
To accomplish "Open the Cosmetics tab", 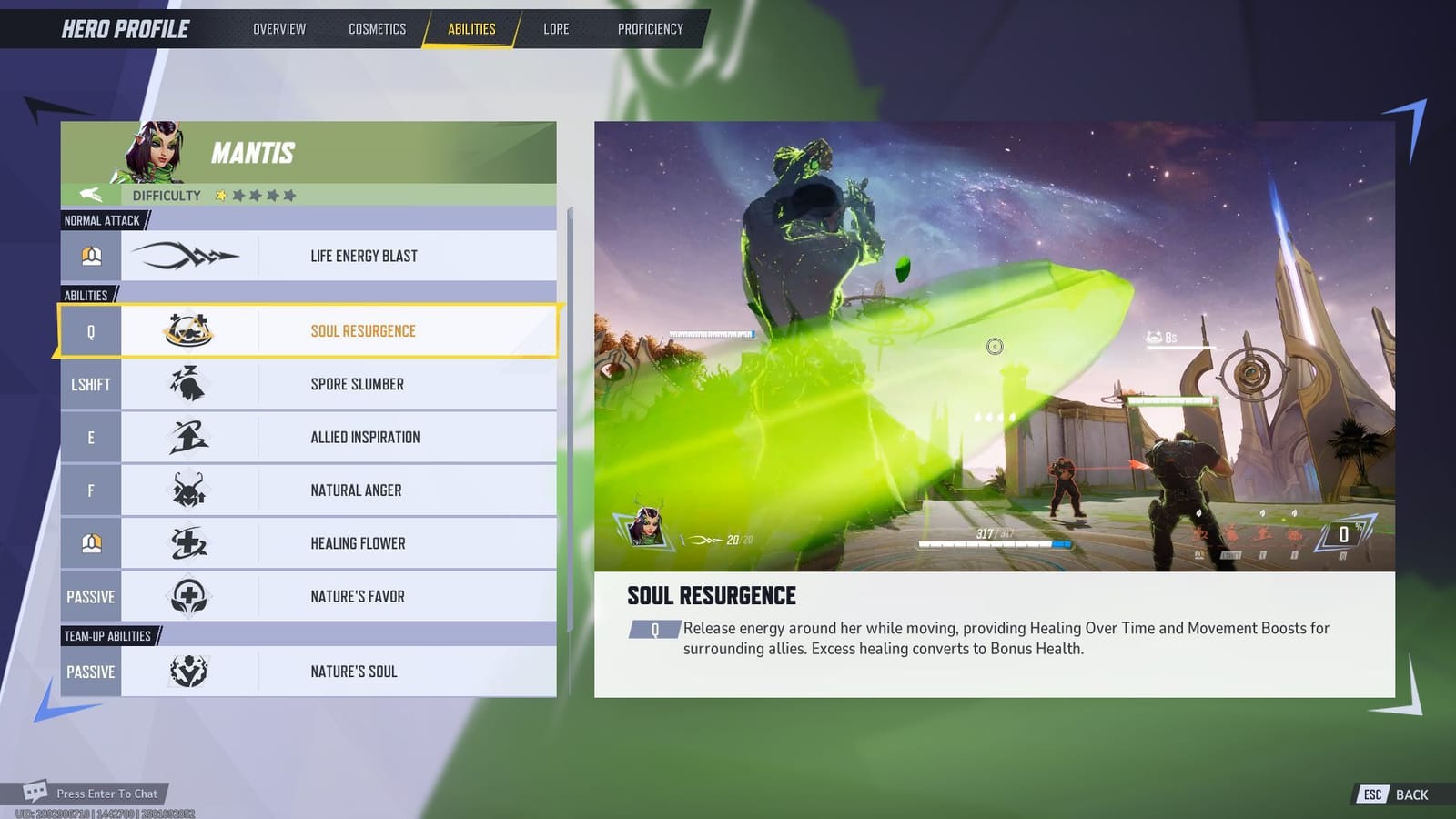I will pyautogui.click(x=376, y=28).
